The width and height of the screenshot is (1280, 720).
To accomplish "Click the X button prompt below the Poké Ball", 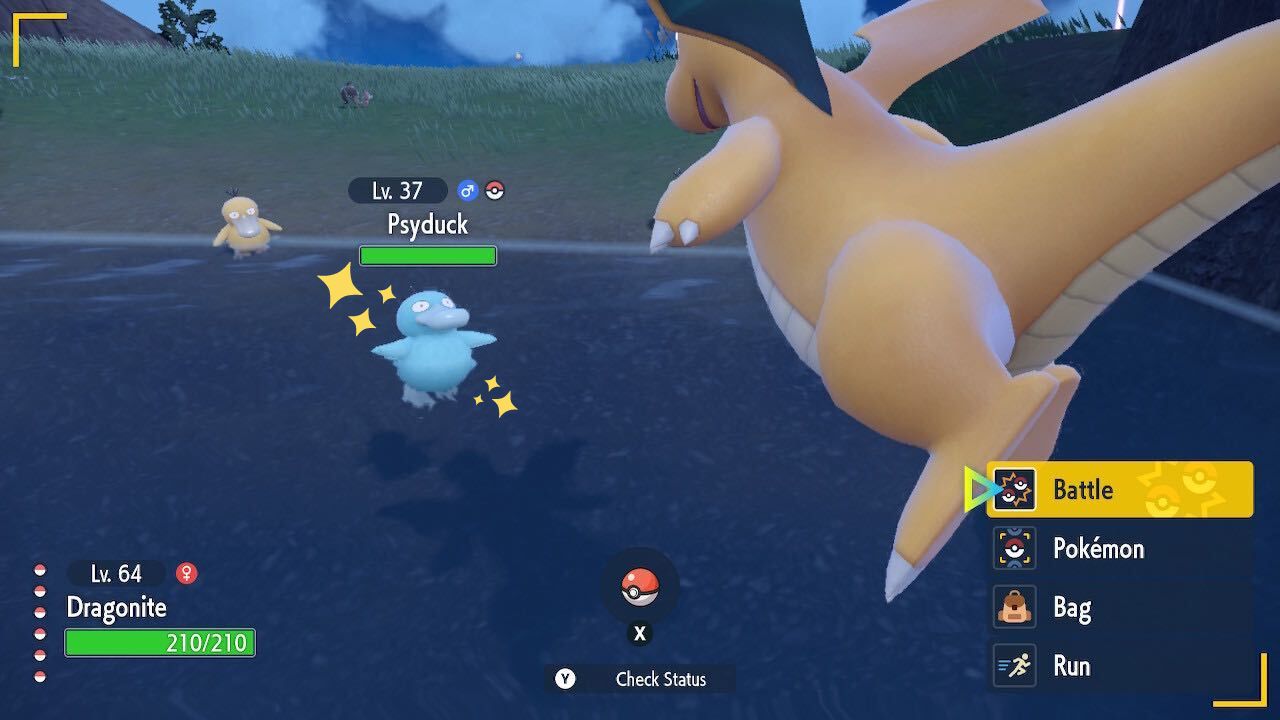I will coord(638,633).
